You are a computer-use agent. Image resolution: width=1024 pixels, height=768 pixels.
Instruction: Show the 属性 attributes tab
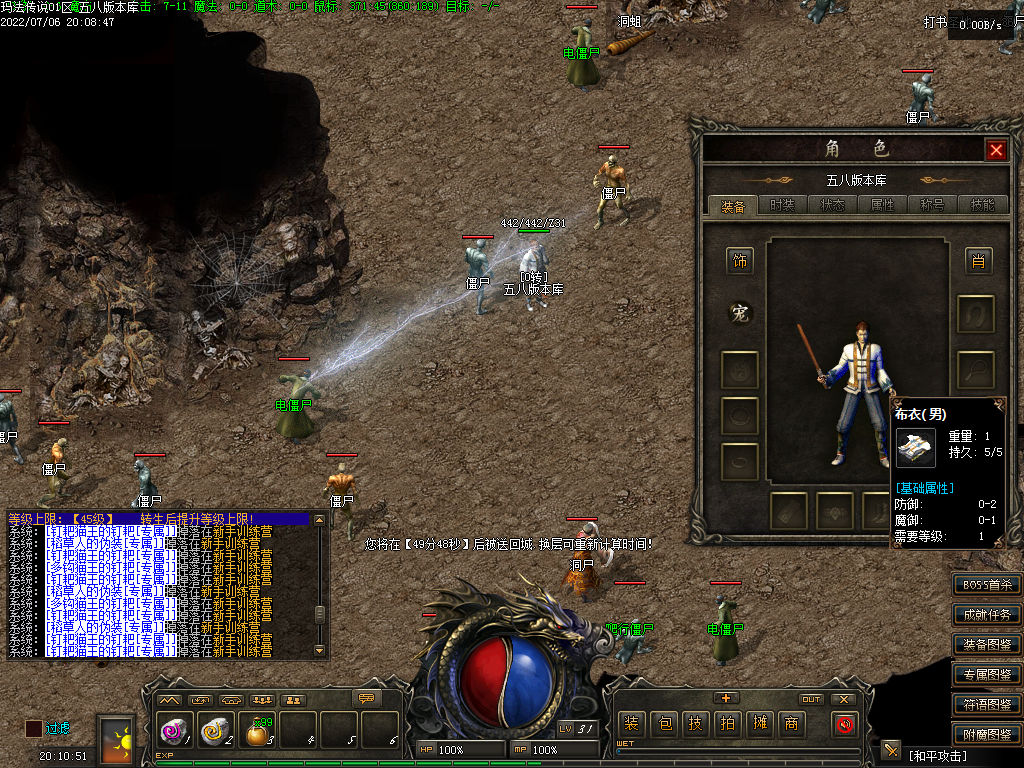pyautogui.click(x=882, y=206)
